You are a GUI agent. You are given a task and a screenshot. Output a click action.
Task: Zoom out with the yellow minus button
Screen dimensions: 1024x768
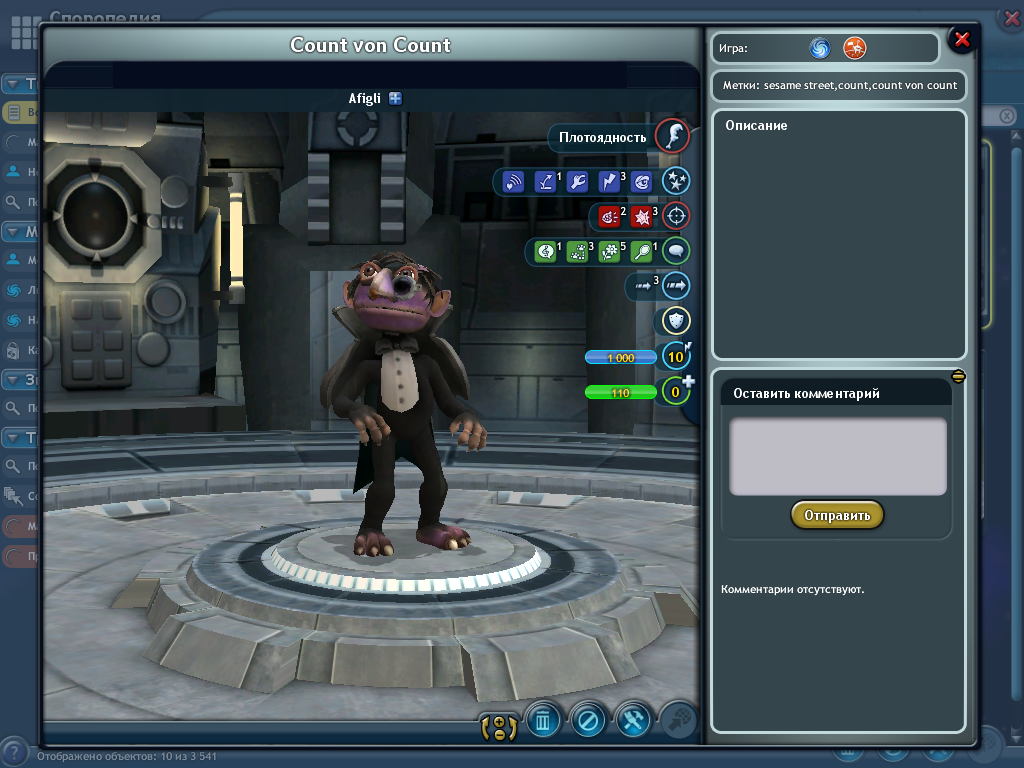click(x=499, y=735)
